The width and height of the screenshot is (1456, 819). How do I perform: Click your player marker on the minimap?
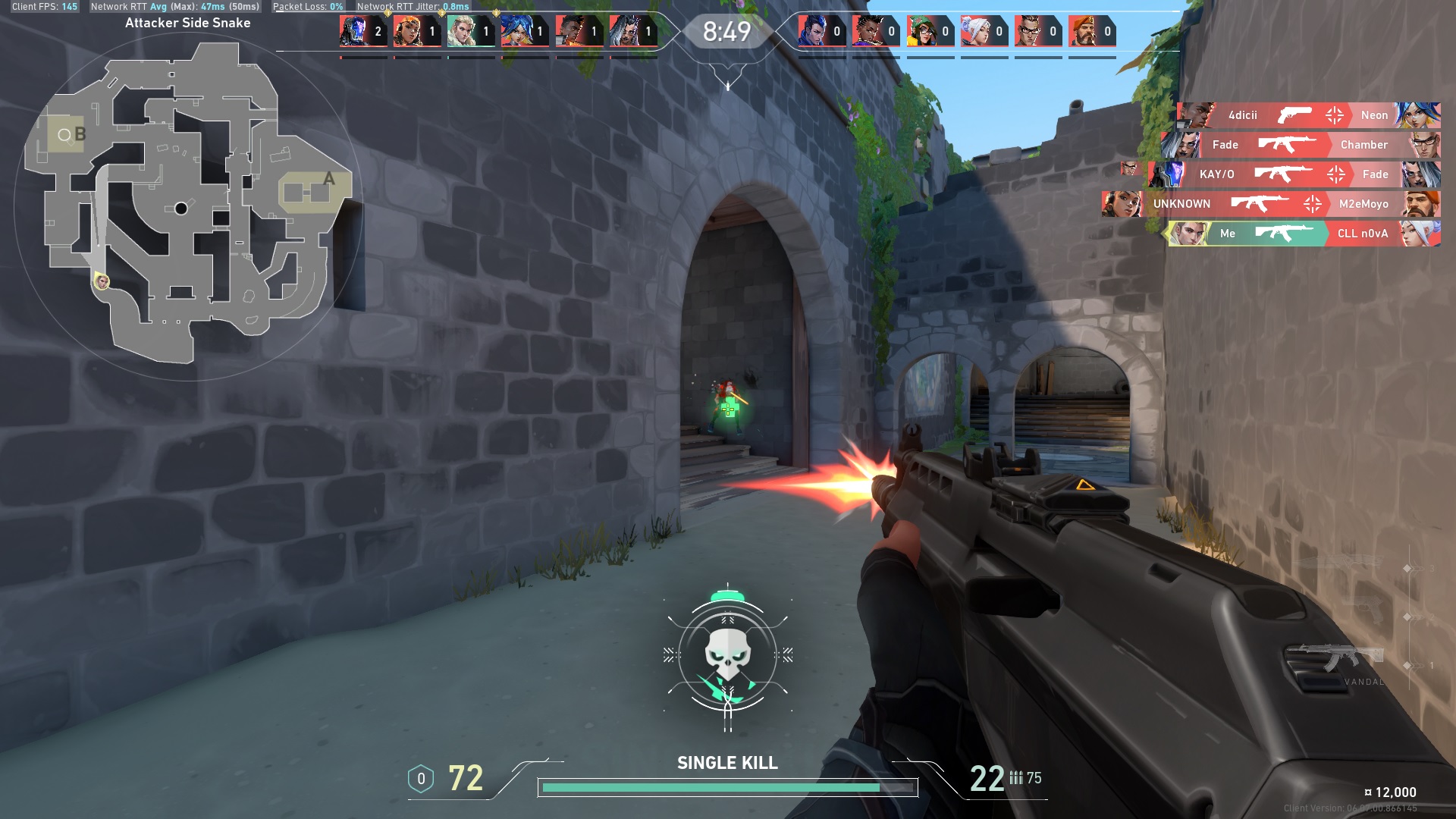click(x=102, y=282)
